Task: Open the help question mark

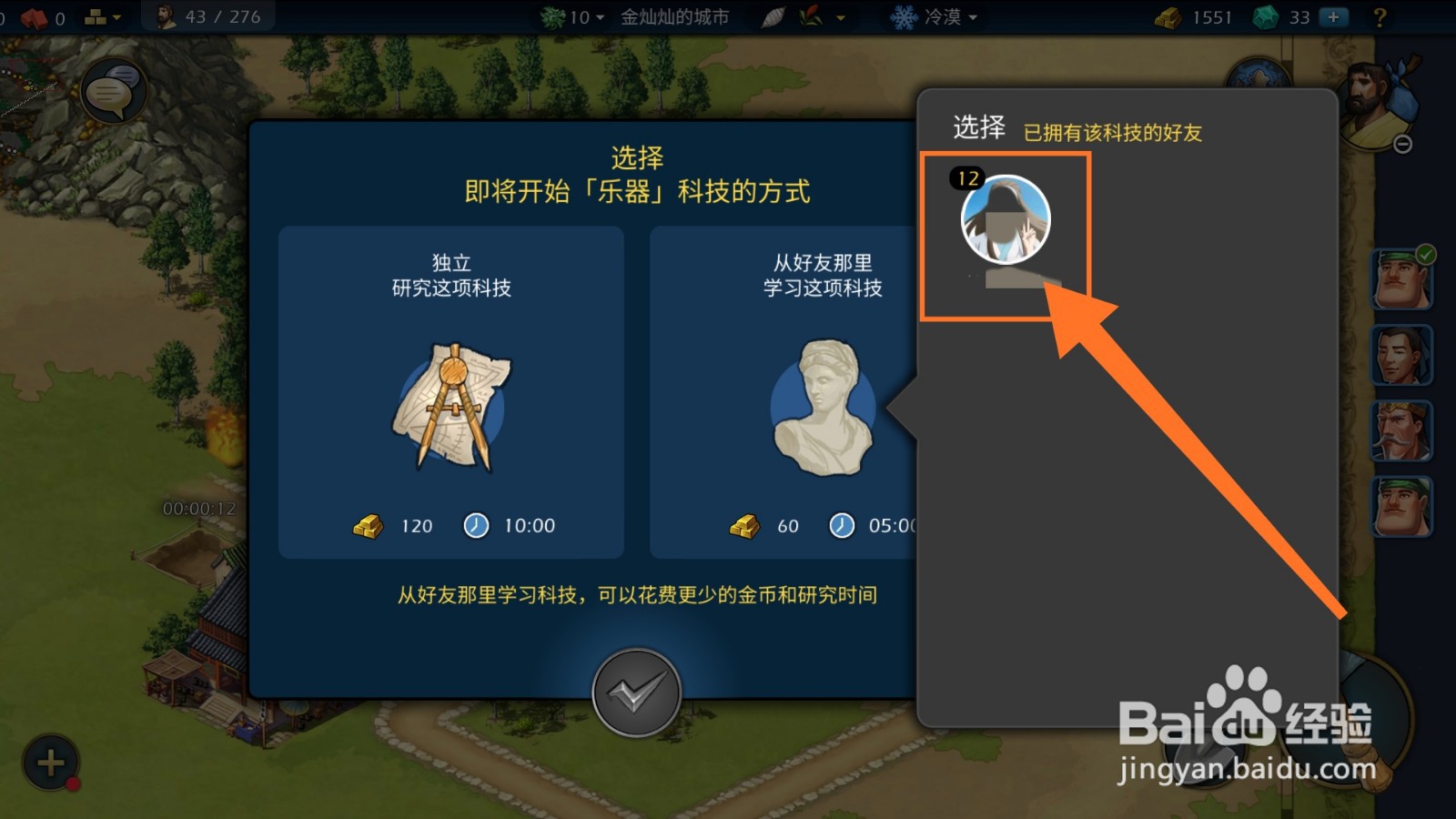Action: click(x=1382, y=16)
